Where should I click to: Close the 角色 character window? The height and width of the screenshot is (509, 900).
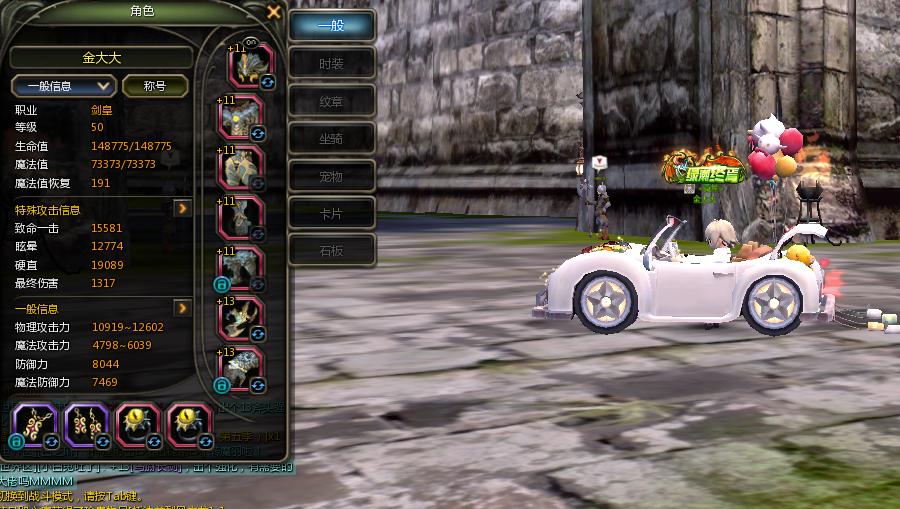[x=274, y=12]
